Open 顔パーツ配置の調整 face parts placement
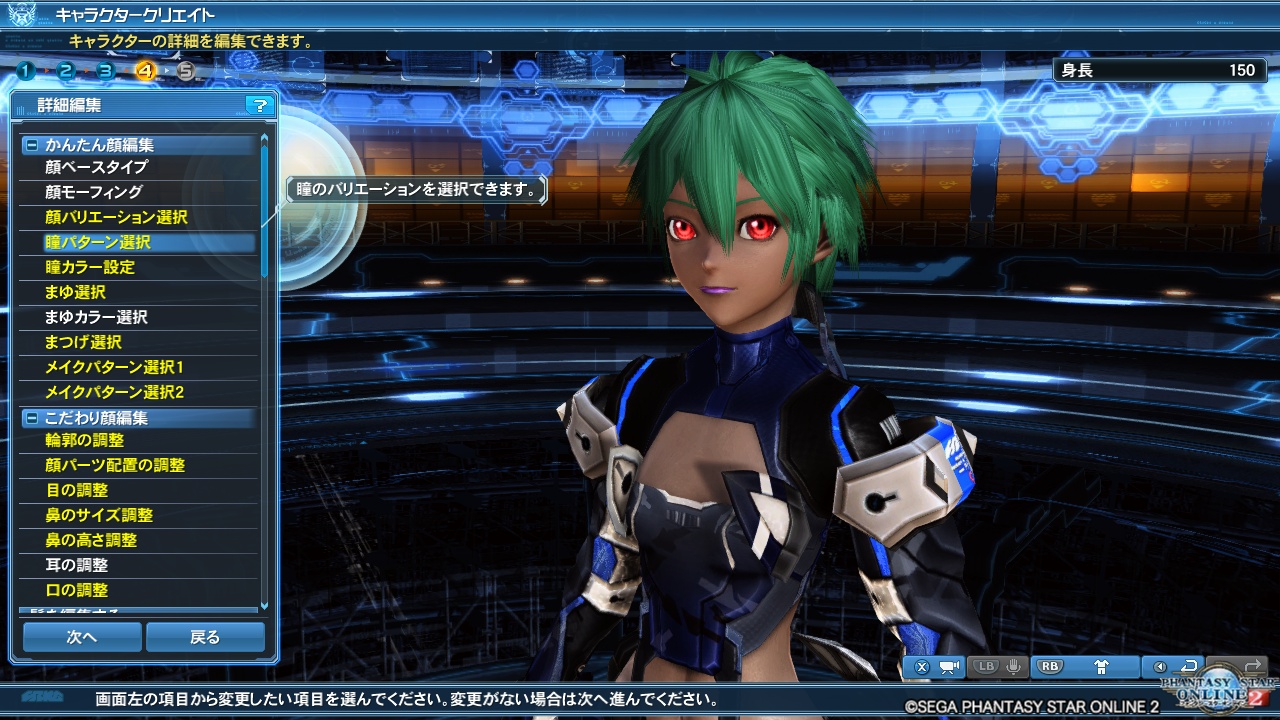 (115, 465)
